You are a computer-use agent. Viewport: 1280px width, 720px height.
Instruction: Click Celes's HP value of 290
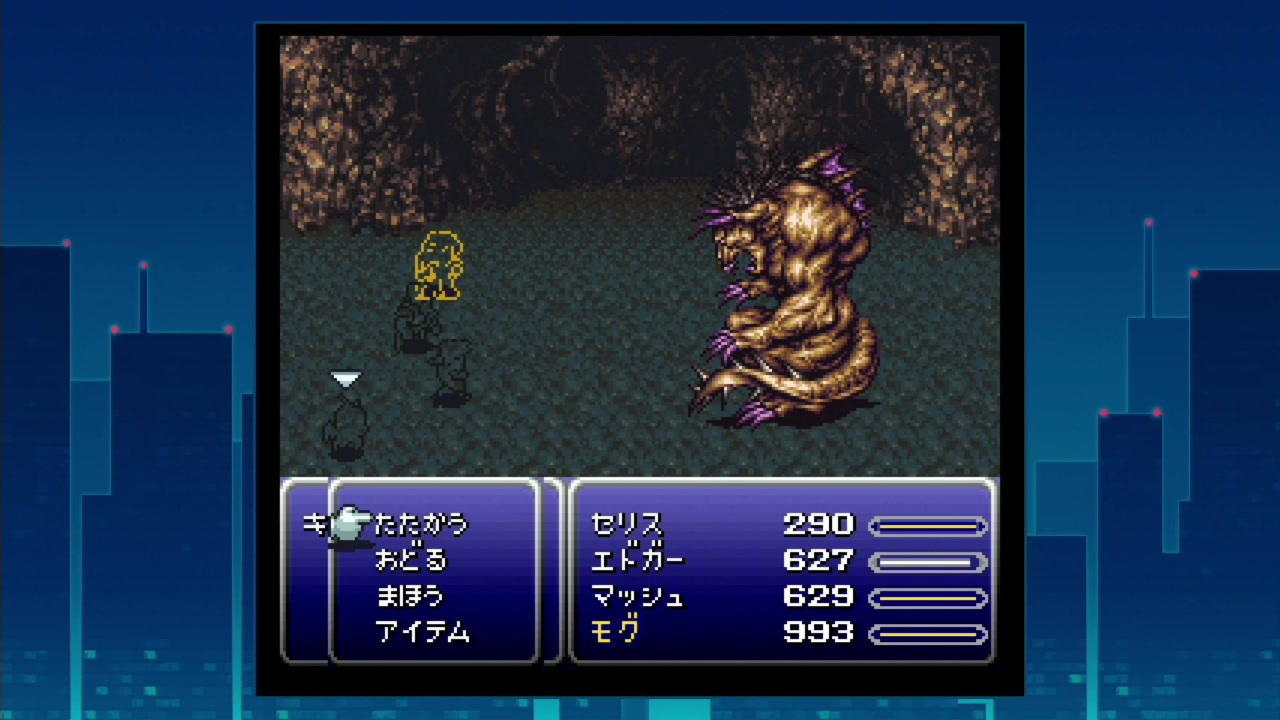point(820,525)
